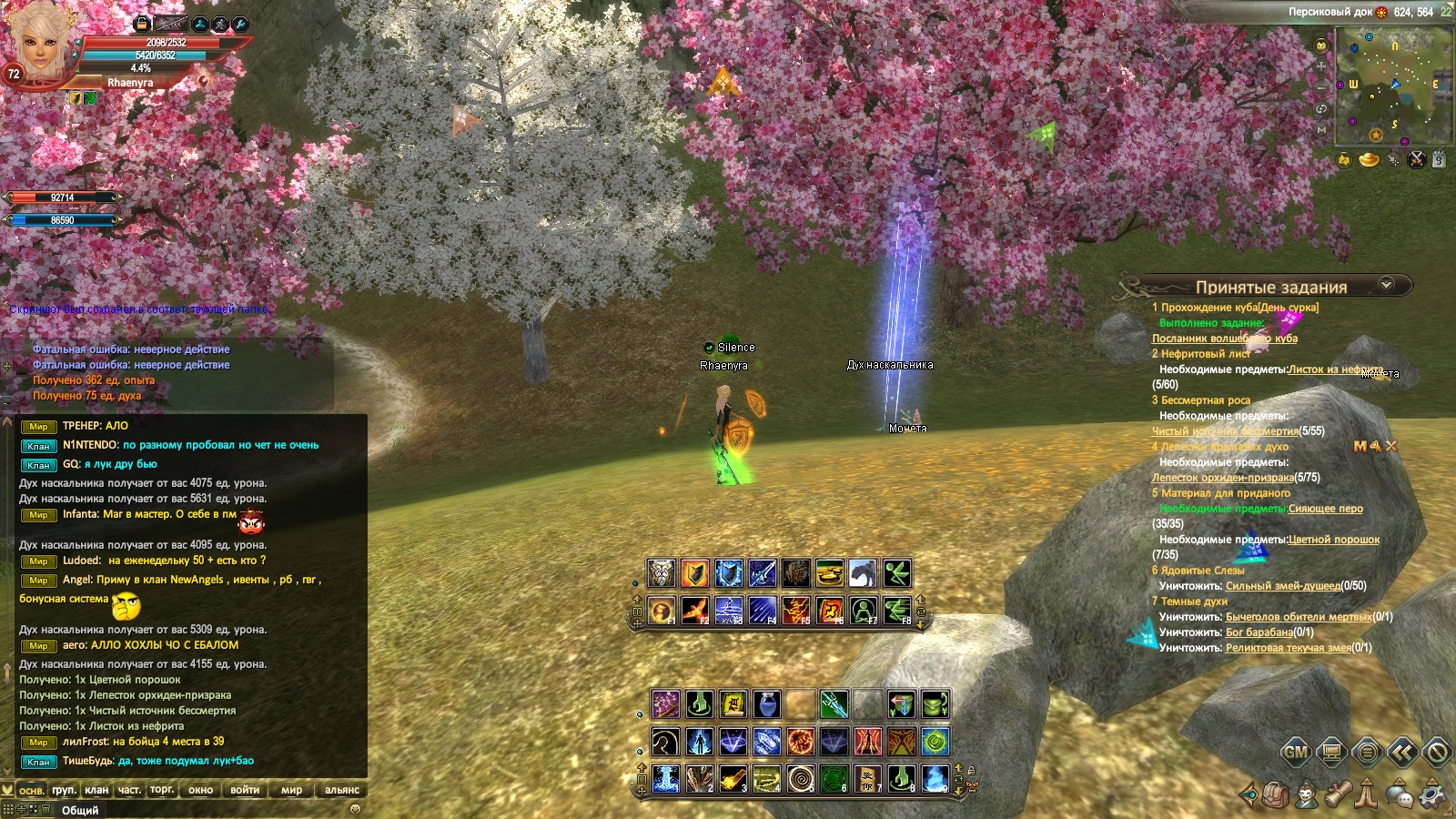Open the backpack inventory icon
Image resolution: width=1456 pixels, height=819 pixels.
click(1275, 794)
